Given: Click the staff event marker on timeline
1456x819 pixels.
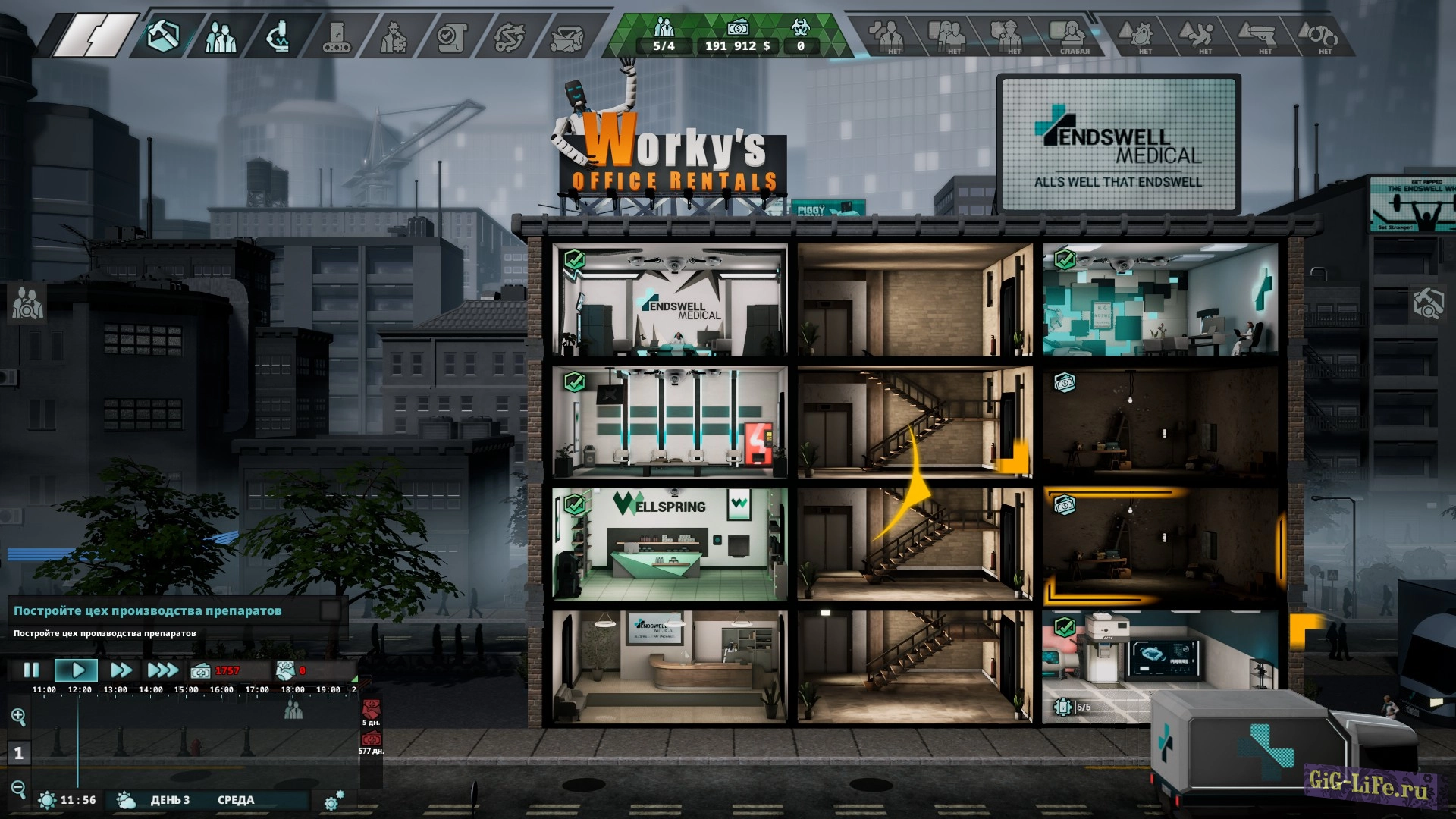Looking at the screenshot, I should click(293, 711).
